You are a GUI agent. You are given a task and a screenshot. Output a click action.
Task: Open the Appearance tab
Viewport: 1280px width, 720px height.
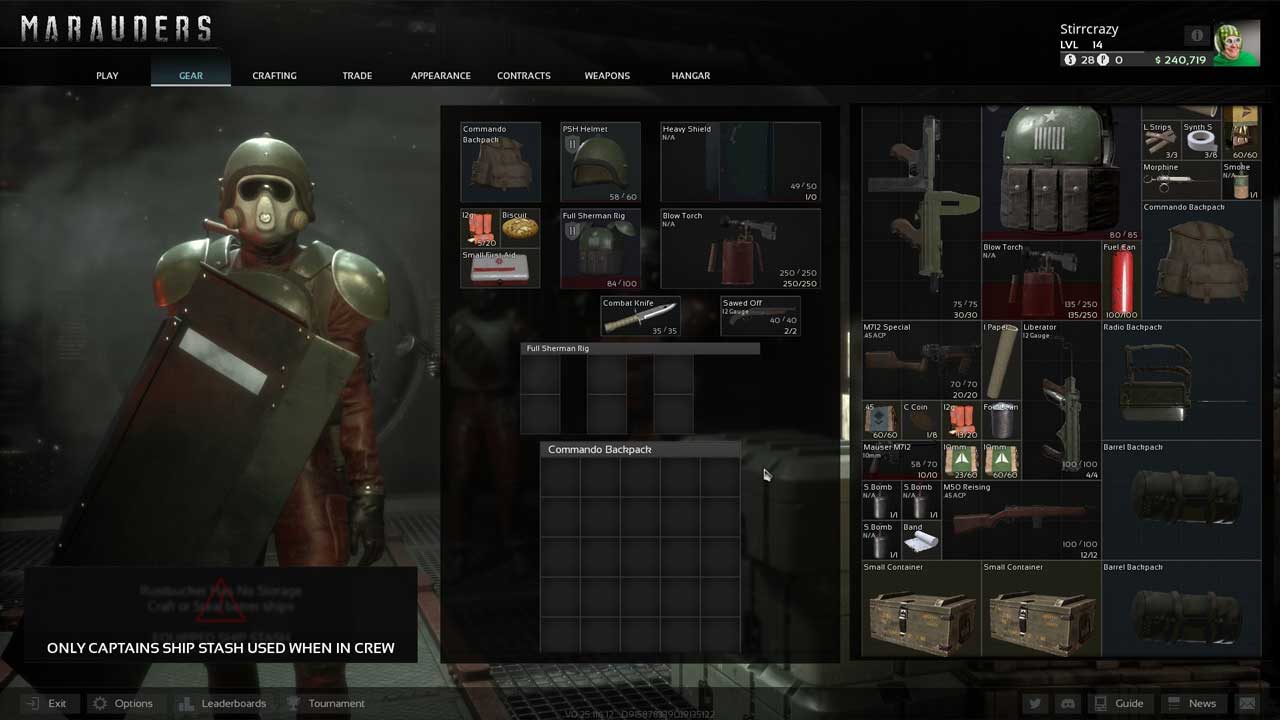point(440,76)
